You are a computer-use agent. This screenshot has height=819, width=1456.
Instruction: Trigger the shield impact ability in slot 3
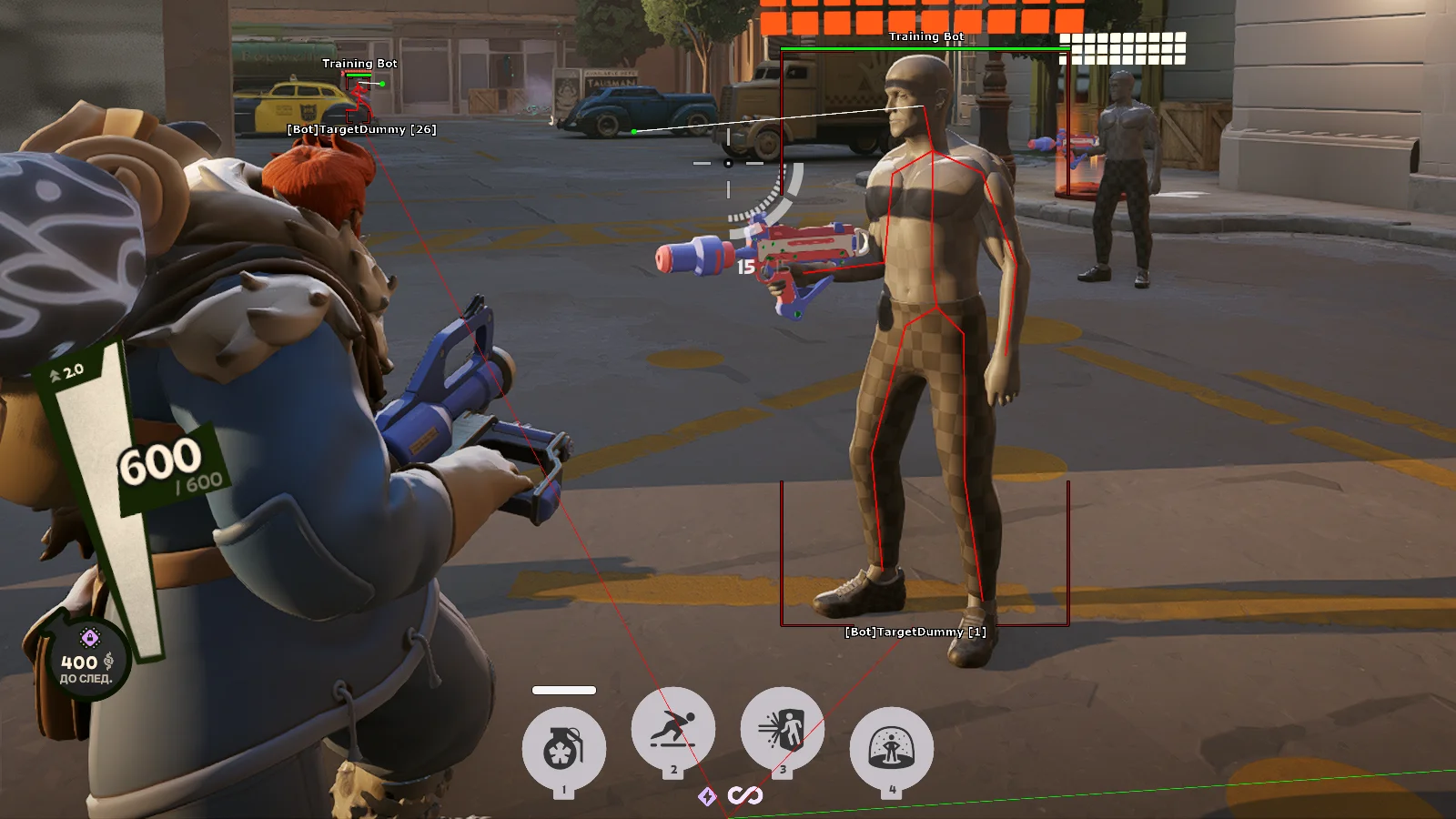click(783, 729)
